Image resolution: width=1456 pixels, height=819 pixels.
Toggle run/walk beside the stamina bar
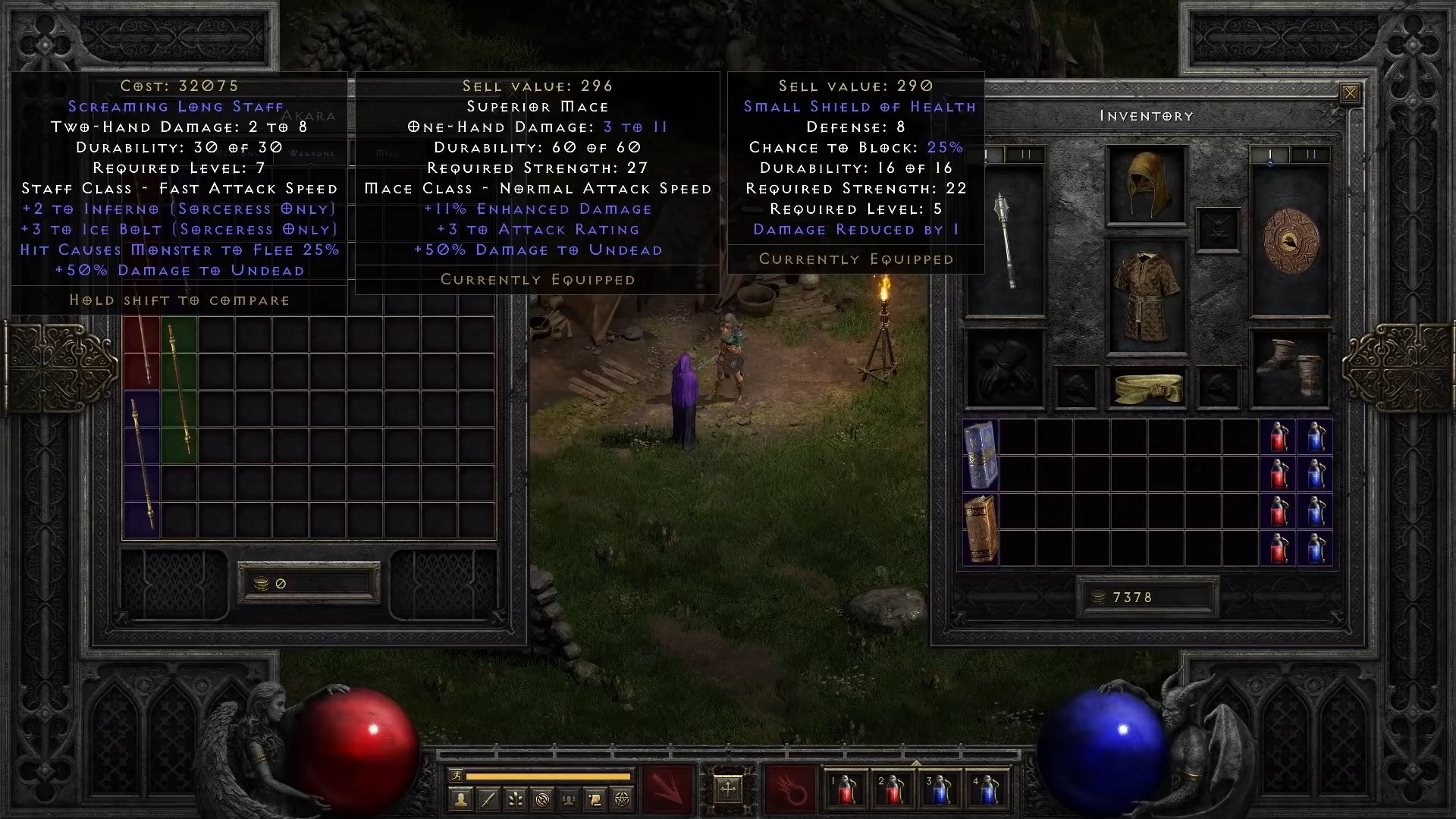tap(457, 776)
